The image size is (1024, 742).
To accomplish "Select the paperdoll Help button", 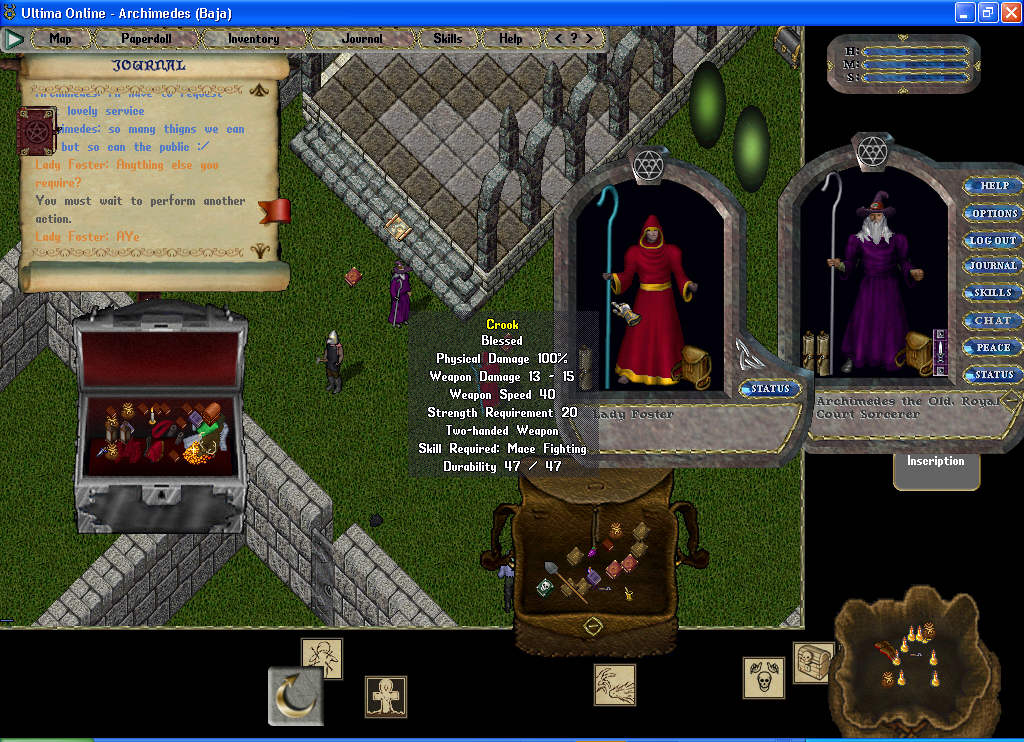I will tap(994, 186).
